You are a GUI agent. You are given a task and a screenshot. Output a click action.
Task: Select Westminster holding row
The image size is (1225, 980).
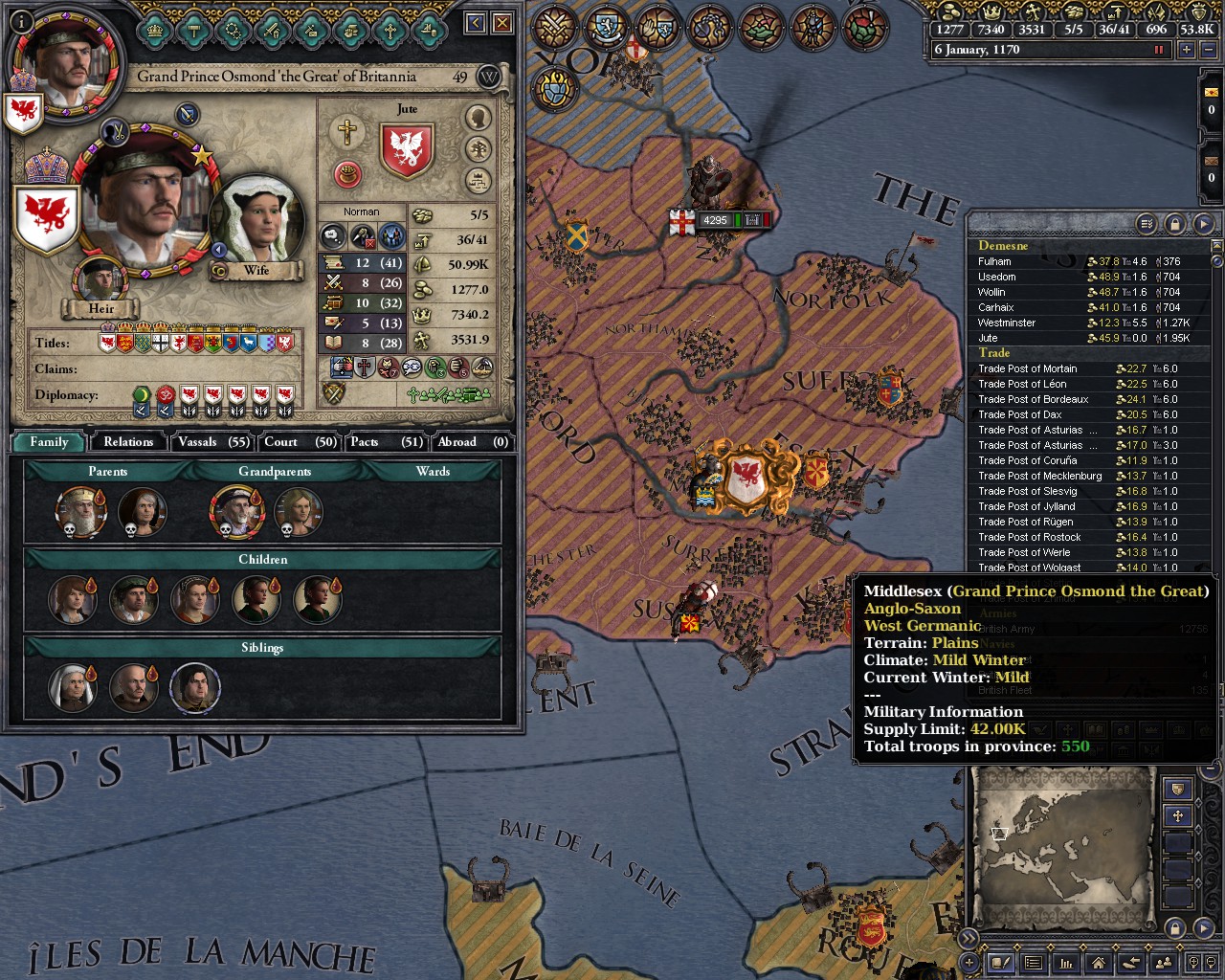point(1007,323)
